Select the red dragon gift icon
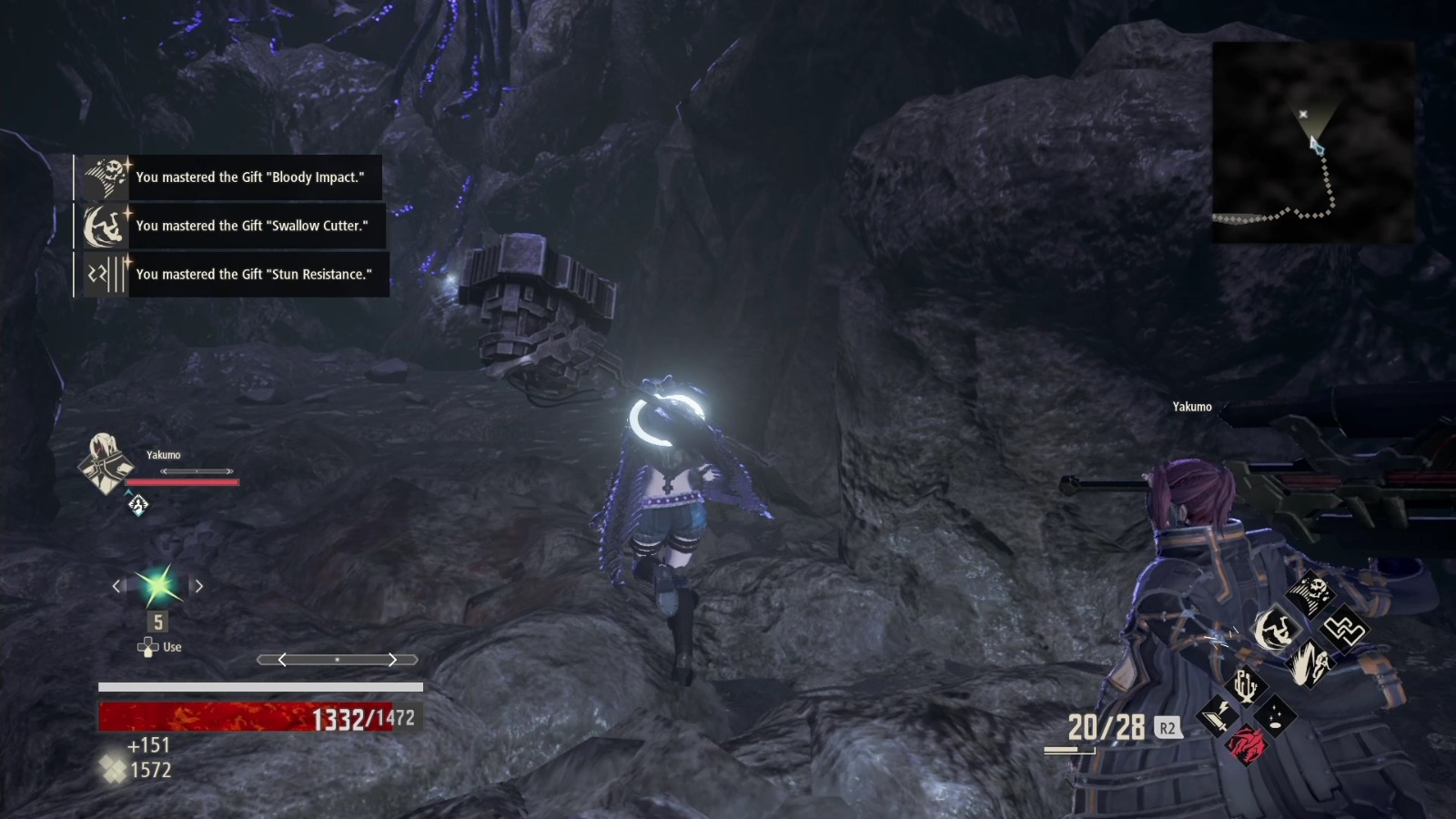Image resolution: width=1456 pixels, height=819 pixels. (1247, 743)
